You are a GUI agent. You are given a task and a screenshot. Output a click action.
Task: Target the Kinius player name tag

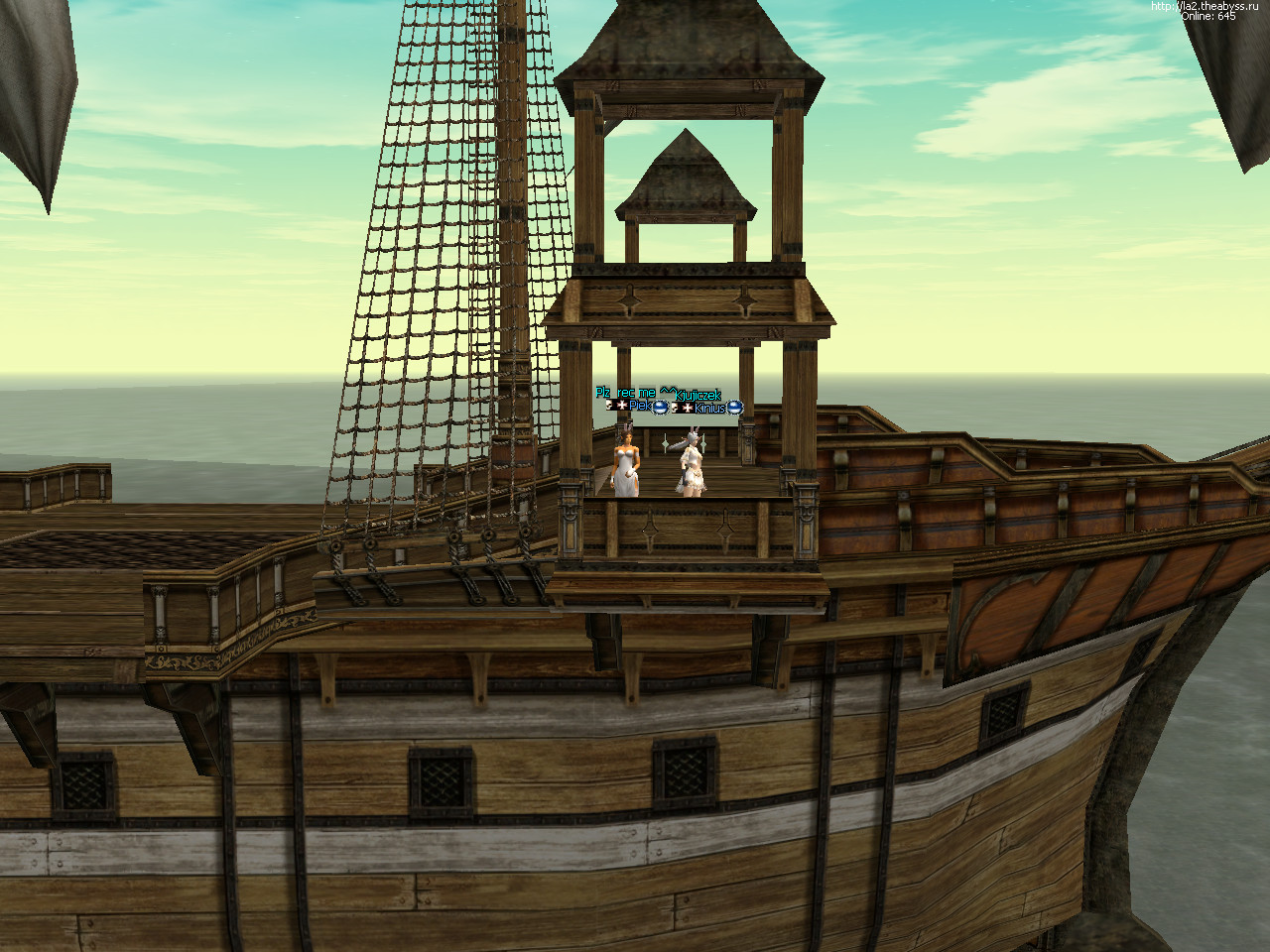click(x=709, y=409)
